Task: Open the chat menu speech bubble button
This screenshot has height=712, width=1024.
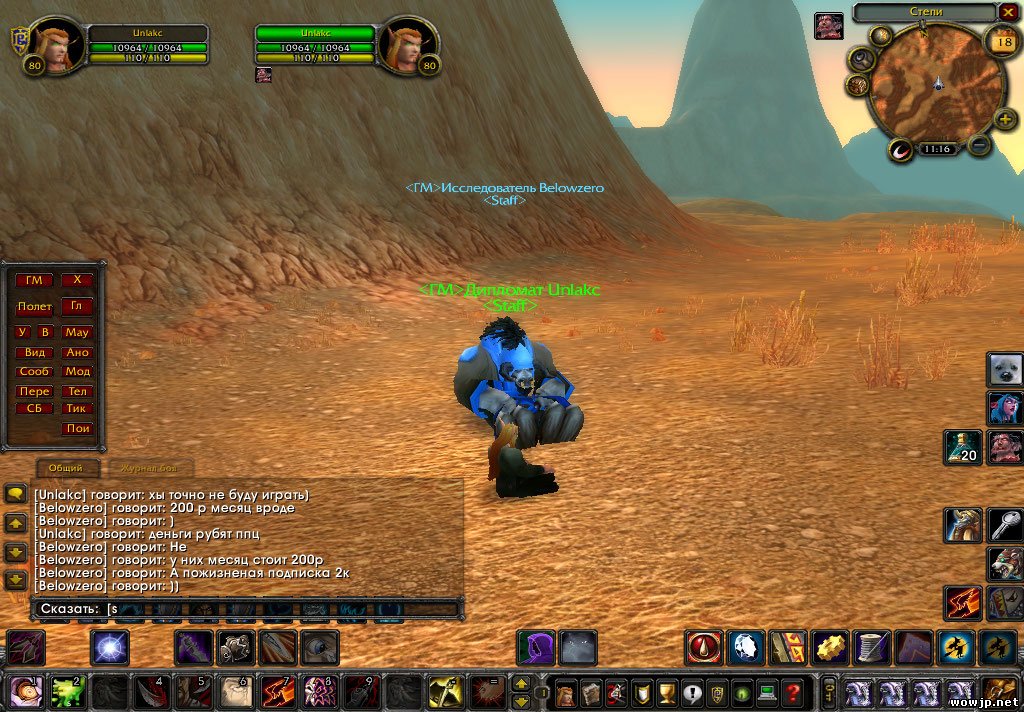Action: [16, 493]
